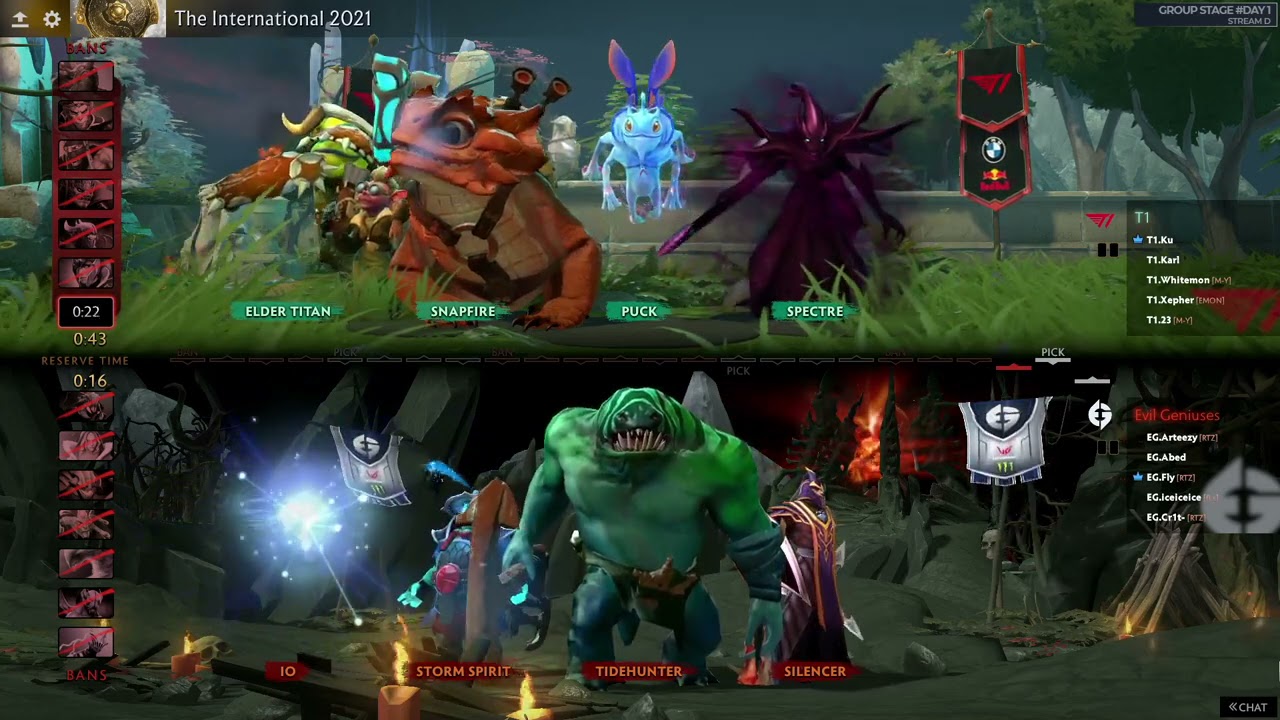
Task: Choose the Storm Spirit hero label
Action: point(463,671)
